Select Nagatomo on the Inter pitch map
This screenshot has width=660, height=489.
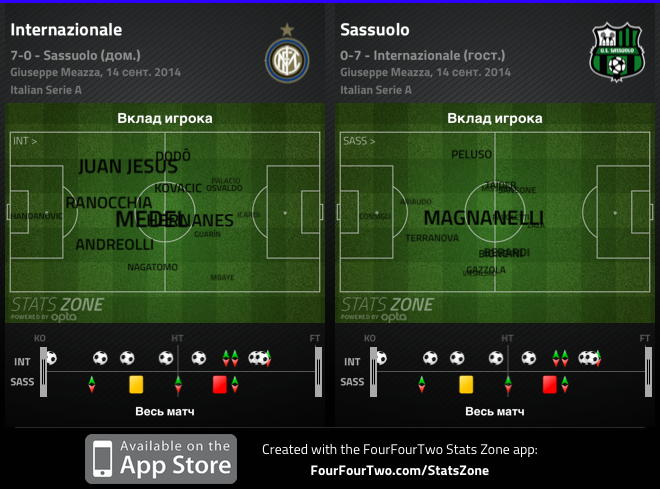pos(152,267)
